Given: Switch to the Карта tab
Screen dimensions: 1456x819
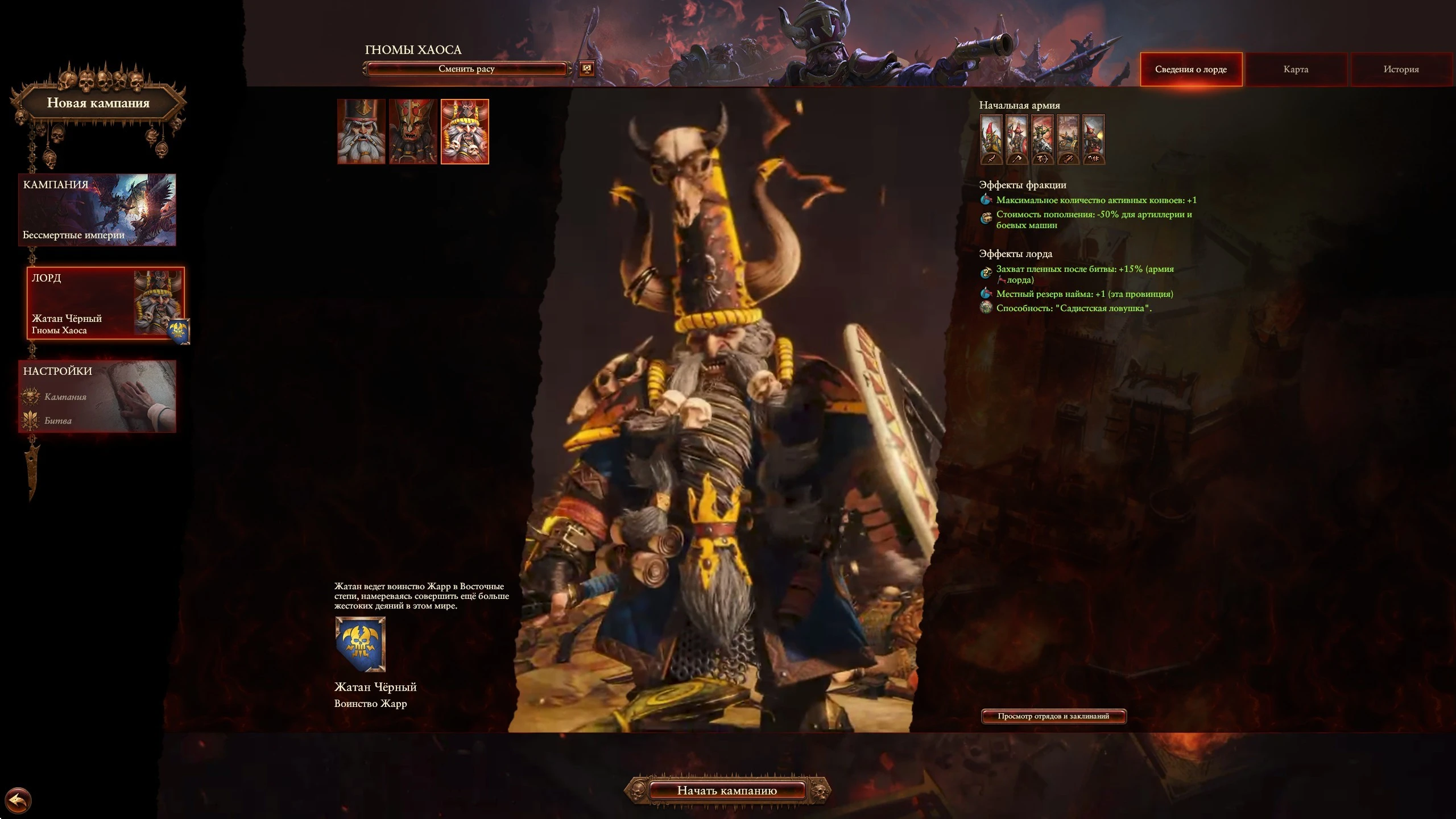Looking at the screenshot, I should 1295,69.
